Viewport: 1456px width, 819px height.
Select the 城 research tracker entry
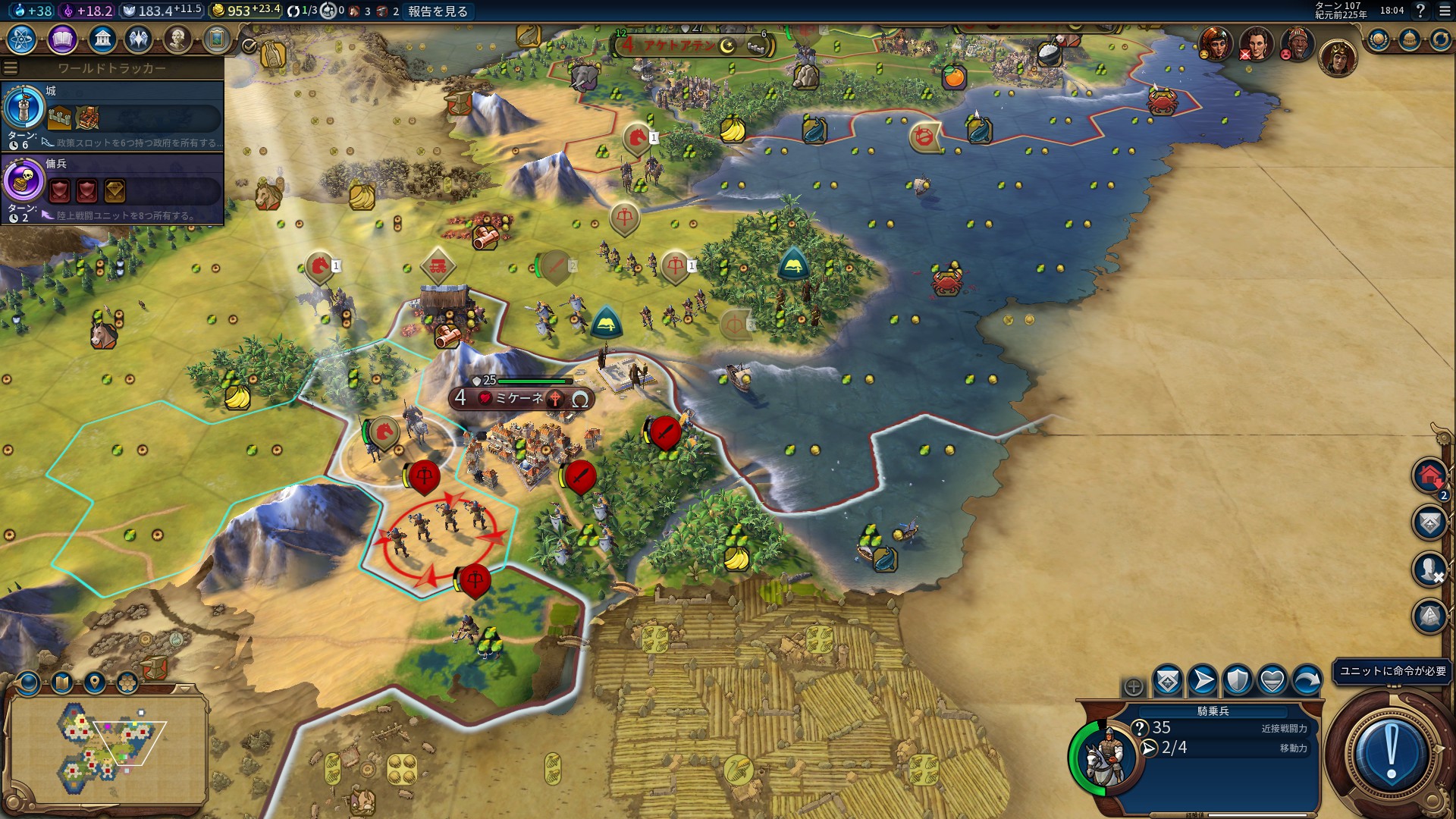pos(112,115)
